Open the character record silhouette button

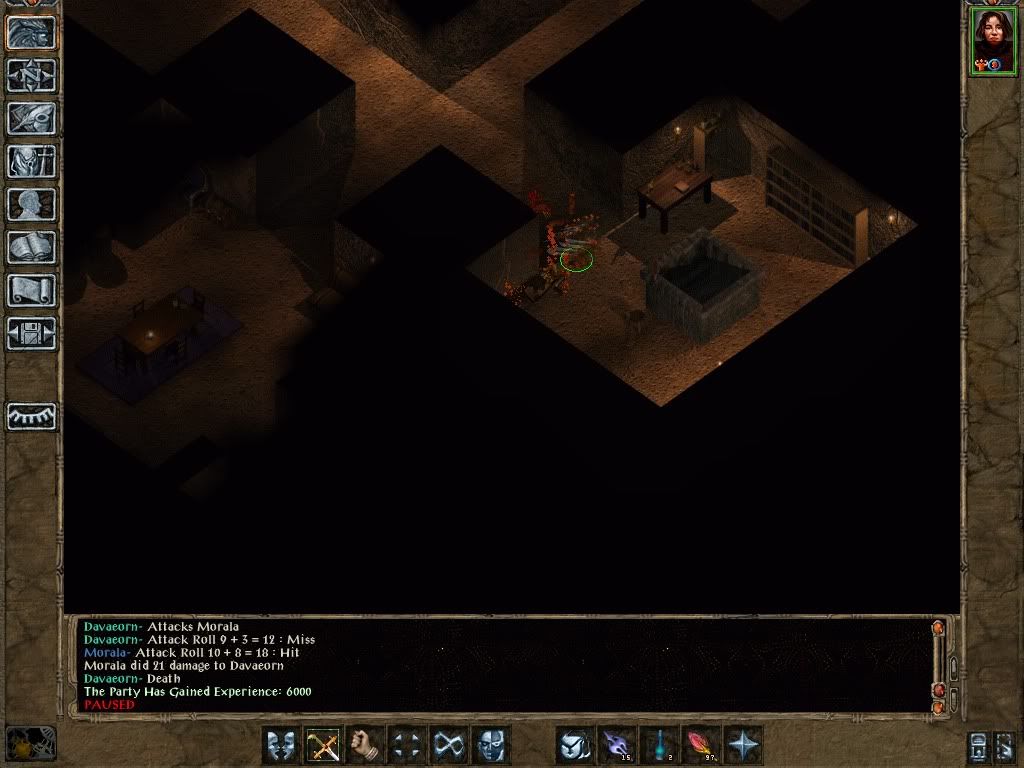tap(31, 204)
